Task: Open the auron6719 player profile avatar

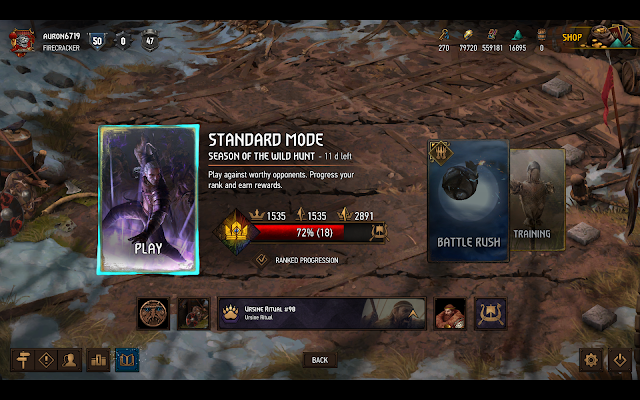Action: (21, 40)
